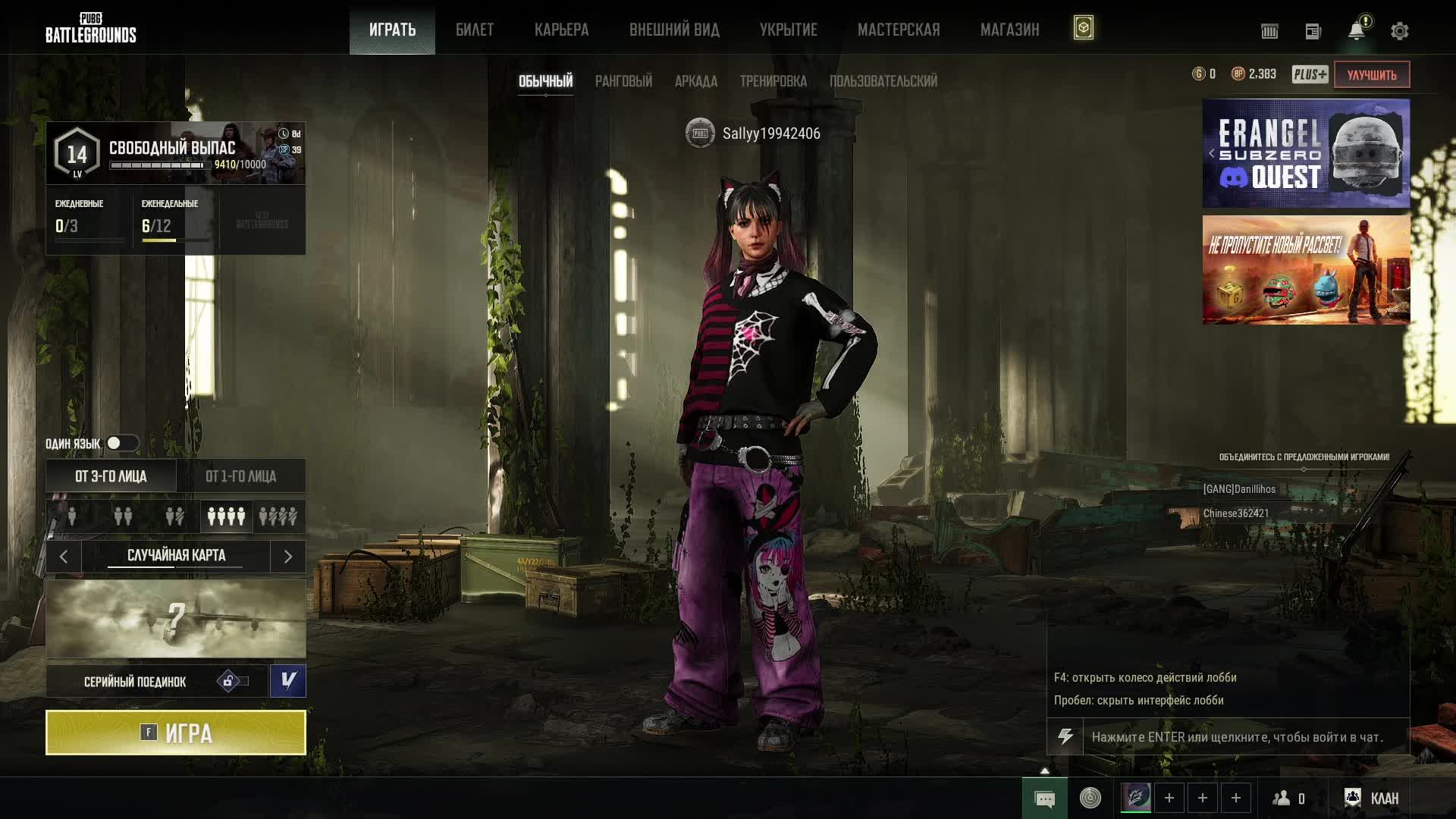Click the УЛУЧШИТЬ upgrade button
The height and width of the screenshot is (819, 1456).
[x=1371, y=74]
